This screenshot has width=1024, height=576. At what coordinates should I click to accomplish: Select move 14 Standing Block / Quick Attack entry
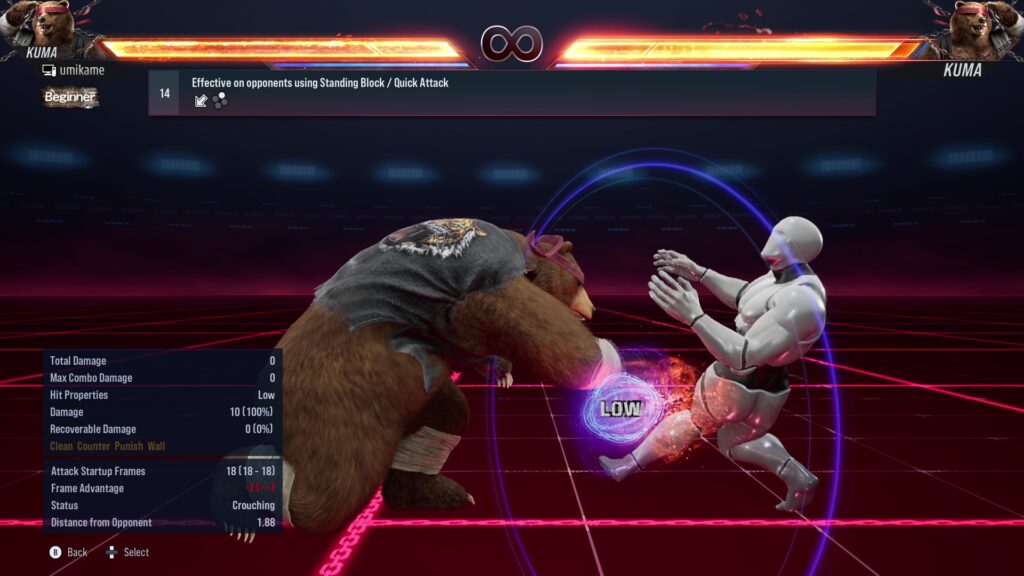point(511,92)
